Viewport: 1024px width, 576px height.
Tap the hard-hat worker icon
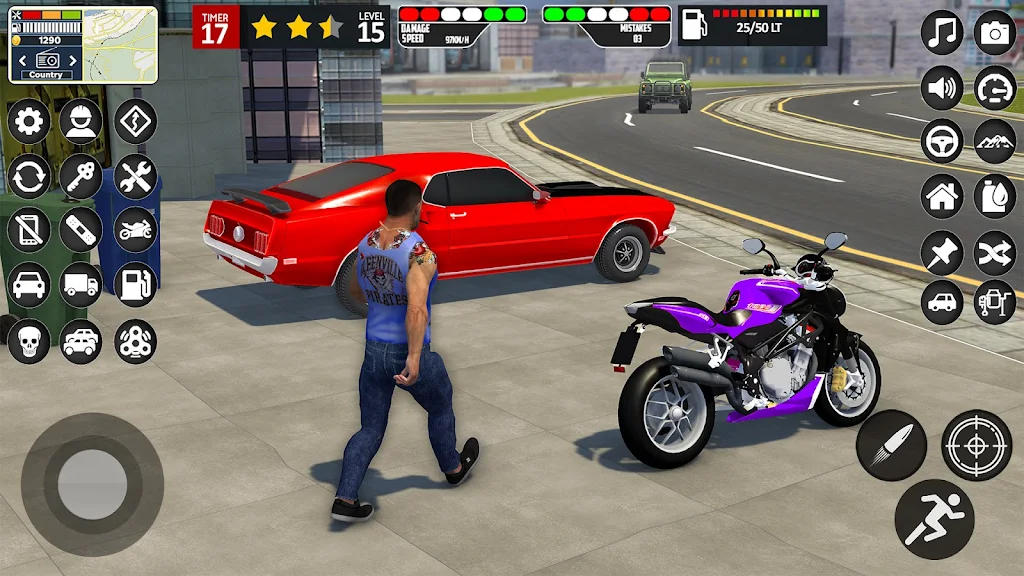pyautogui.click(x=81, y=122)
